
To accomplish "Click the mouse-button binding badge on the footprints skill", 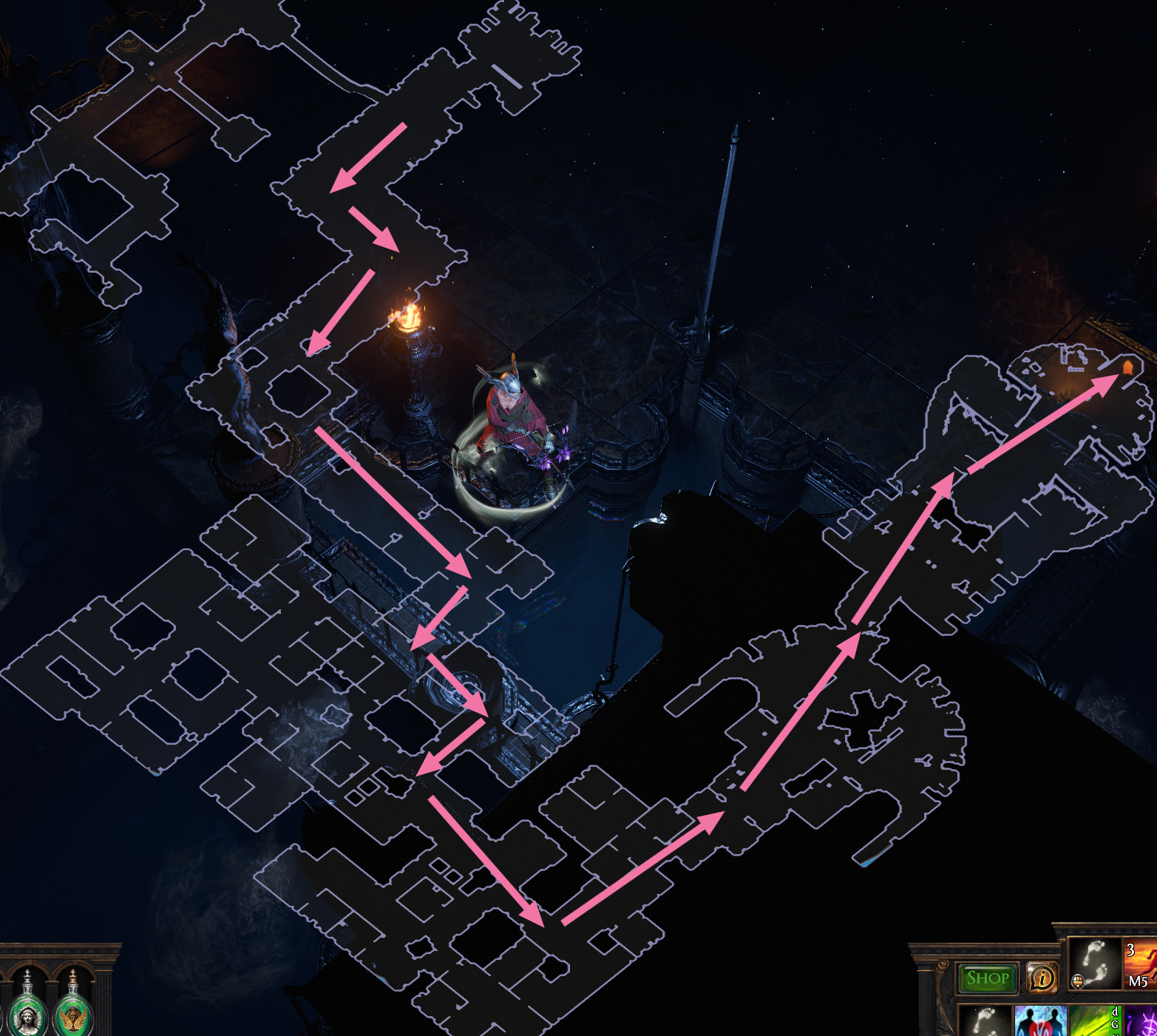I will coord(1078,982).
